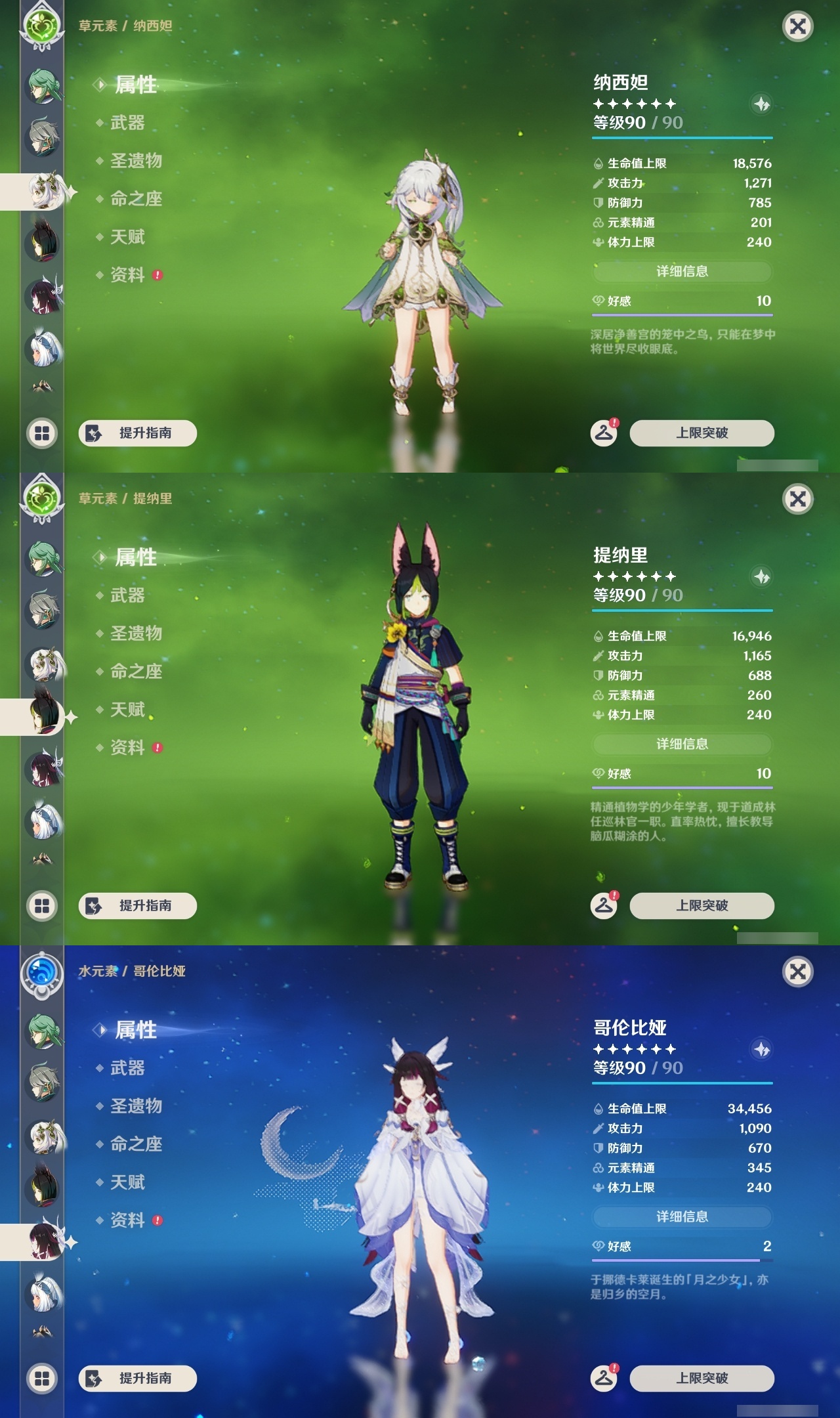Click the party grid icon at bottom-left
840x1418 pixels.
(41, 433)
